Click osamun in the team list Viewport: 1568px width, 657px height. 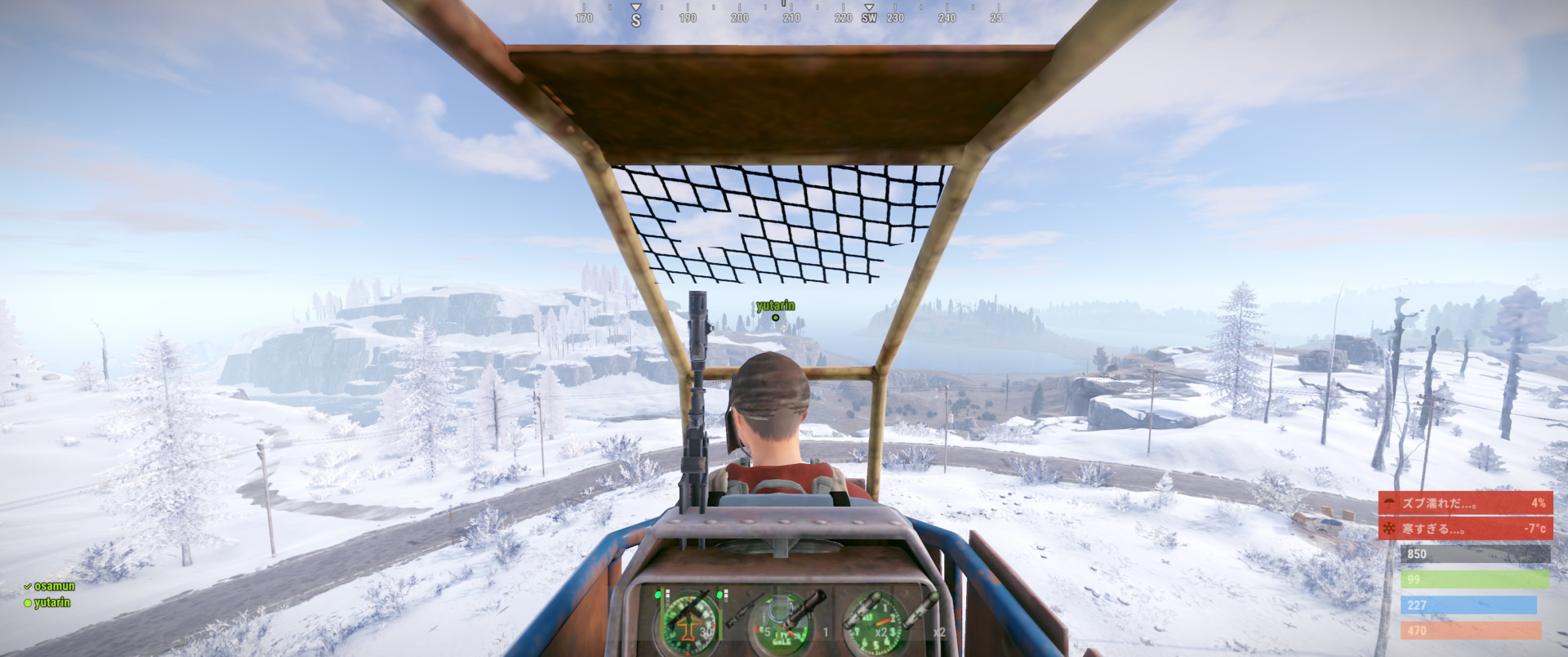pyautogui.click(x=54, y=586)
